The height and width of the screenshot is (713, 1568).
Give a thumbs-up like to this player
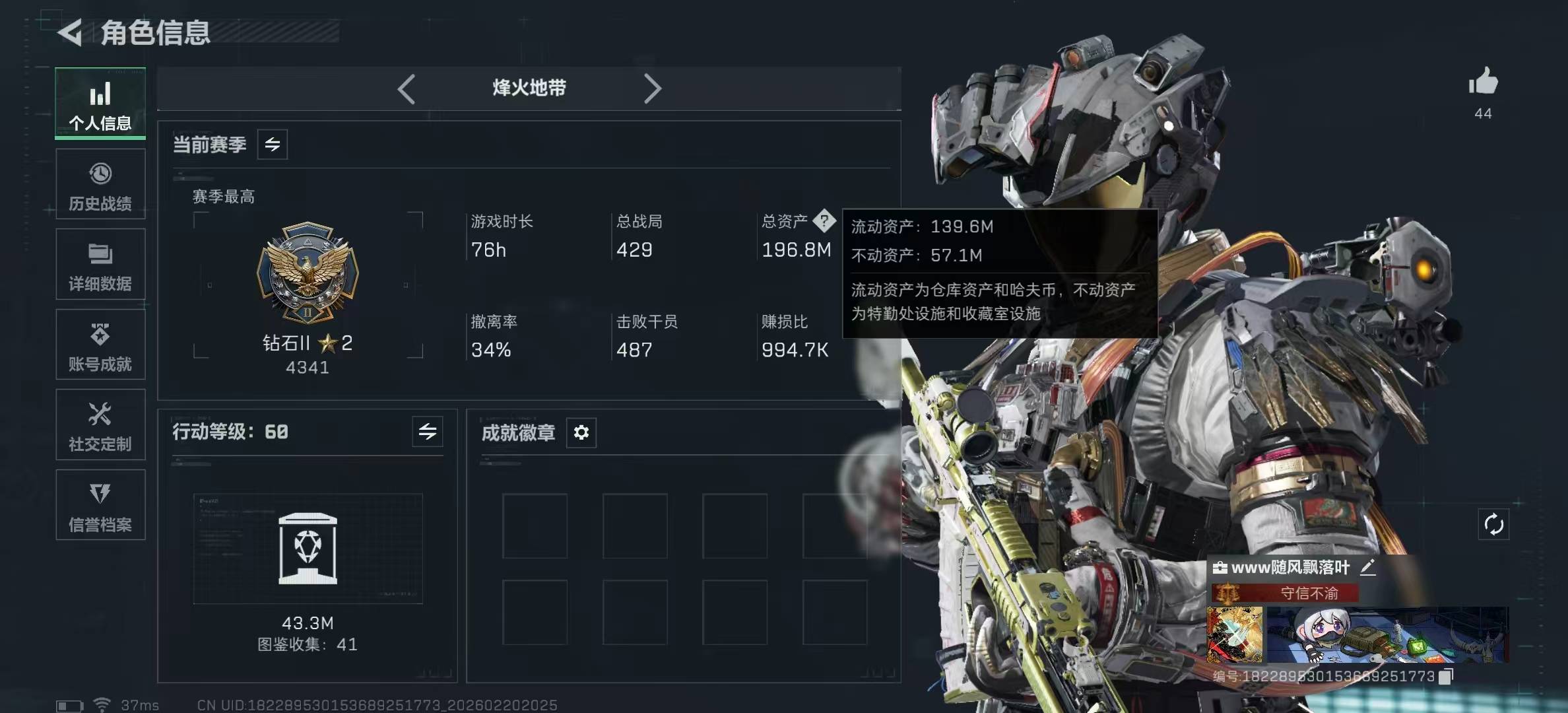[x=1483, y=82]
